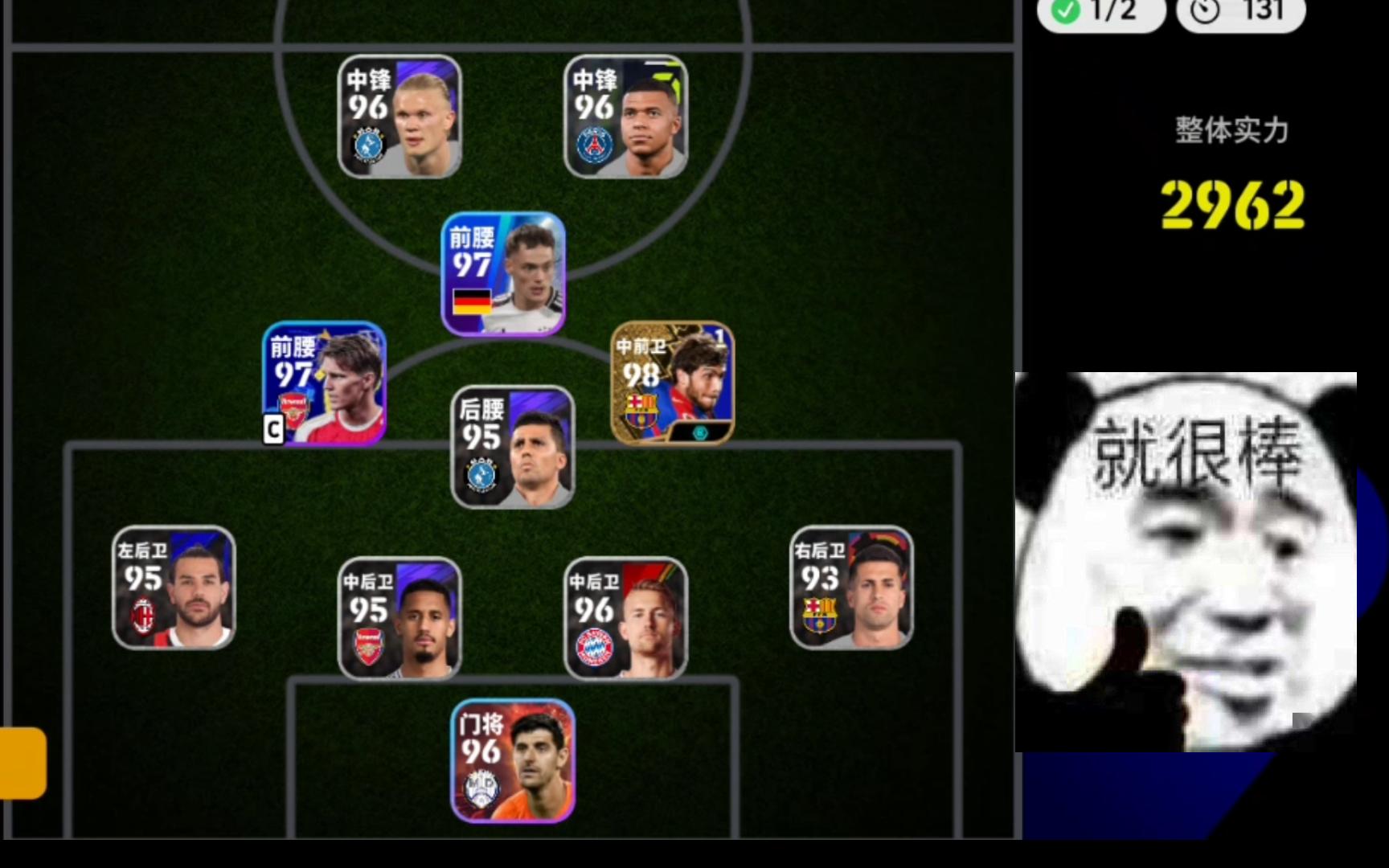
Task: Select the PSG 中锋 96 striker card
Action: pyautogui.click(x=625, y=117)
